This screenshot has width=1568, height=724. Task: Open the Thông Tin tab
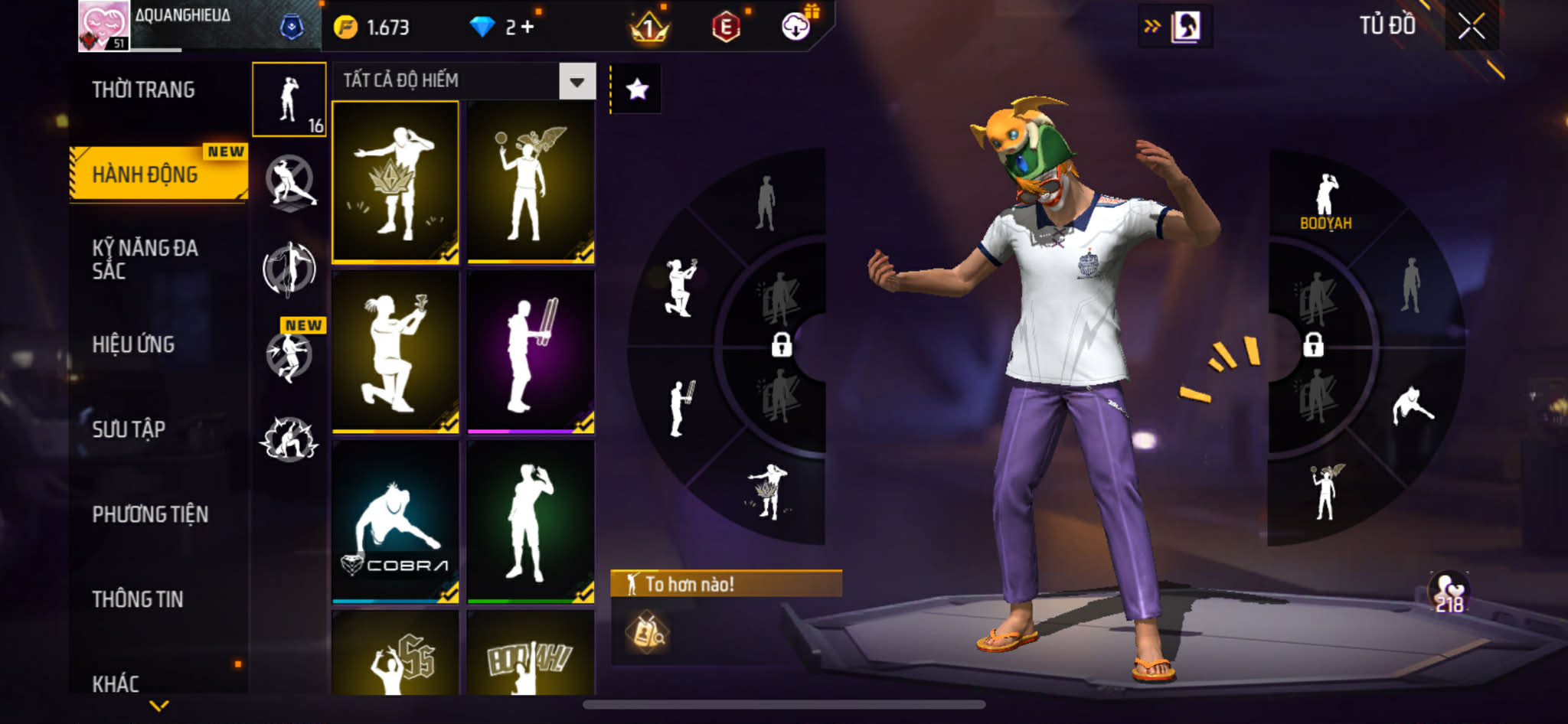pyautogui.click(x=138, y=599)
